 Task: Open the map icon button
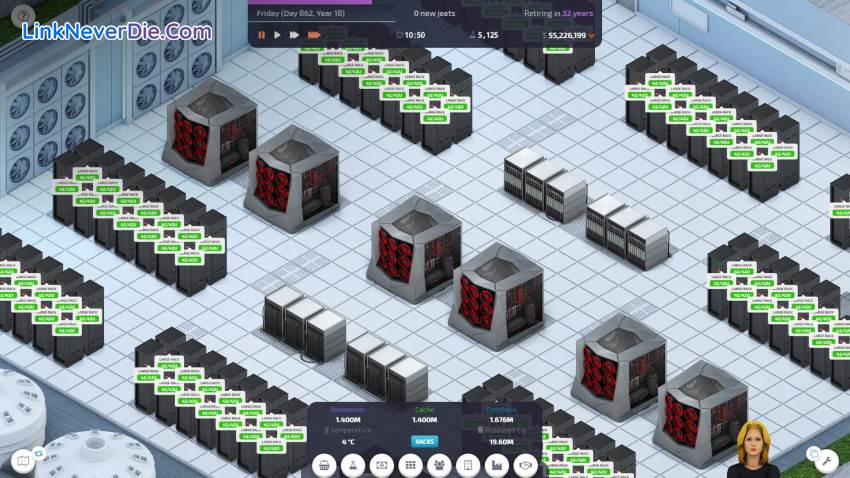(23, 460)
